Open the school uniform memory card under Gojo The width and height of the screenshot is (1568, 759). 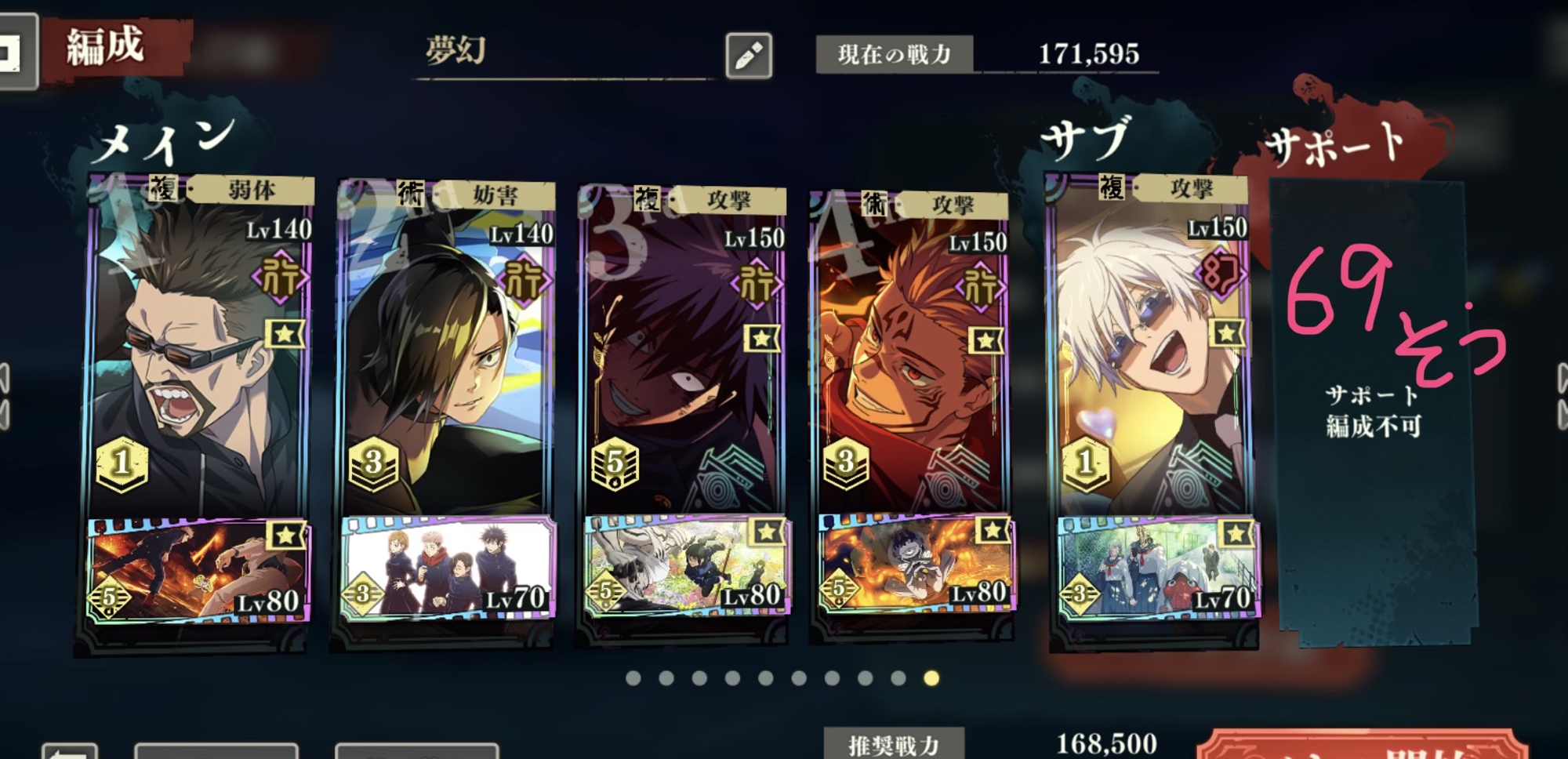(x=1156, y=568)
